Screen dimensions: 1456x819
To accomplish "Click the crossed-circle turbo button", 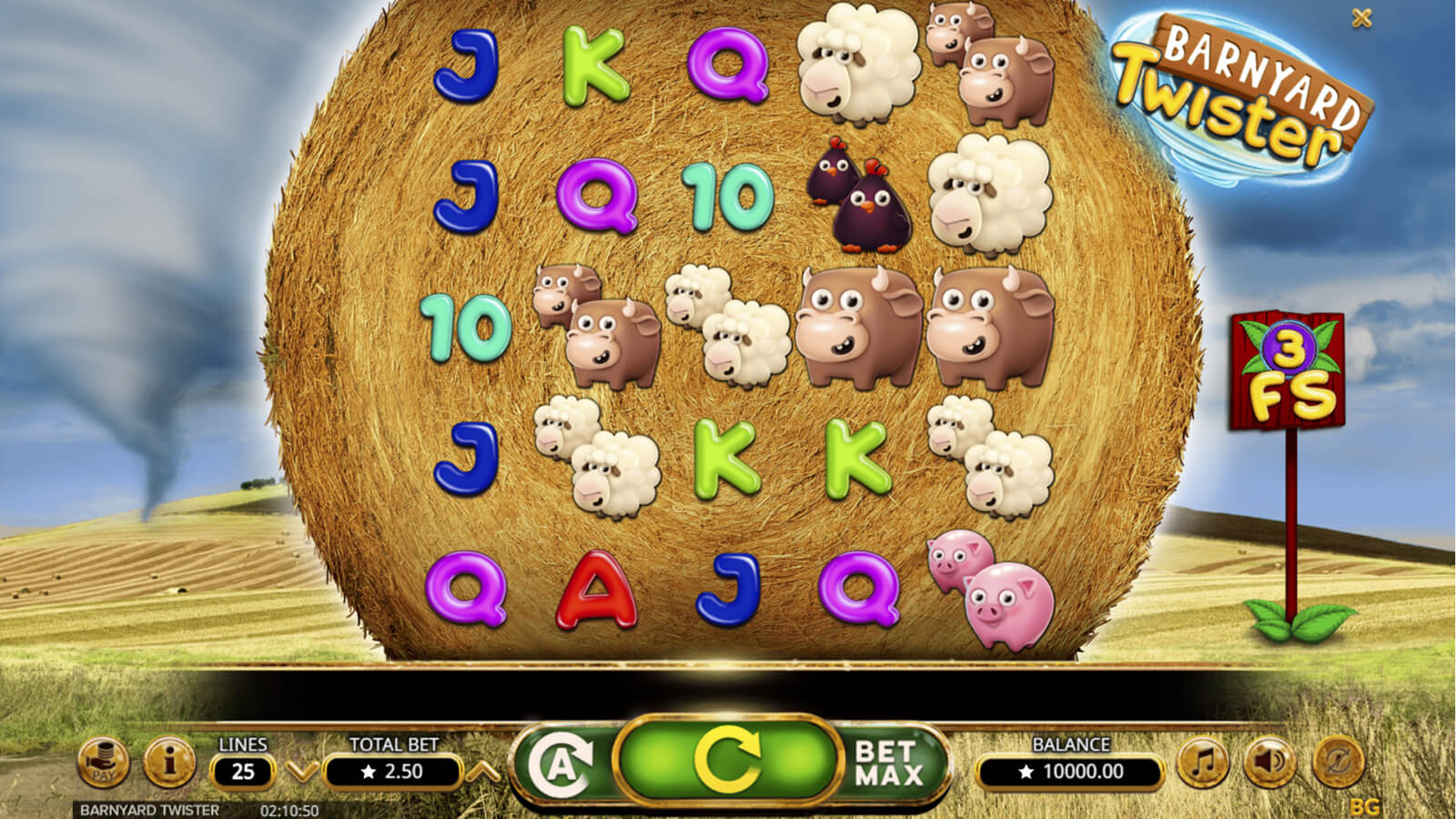I will pos(1338,763).
